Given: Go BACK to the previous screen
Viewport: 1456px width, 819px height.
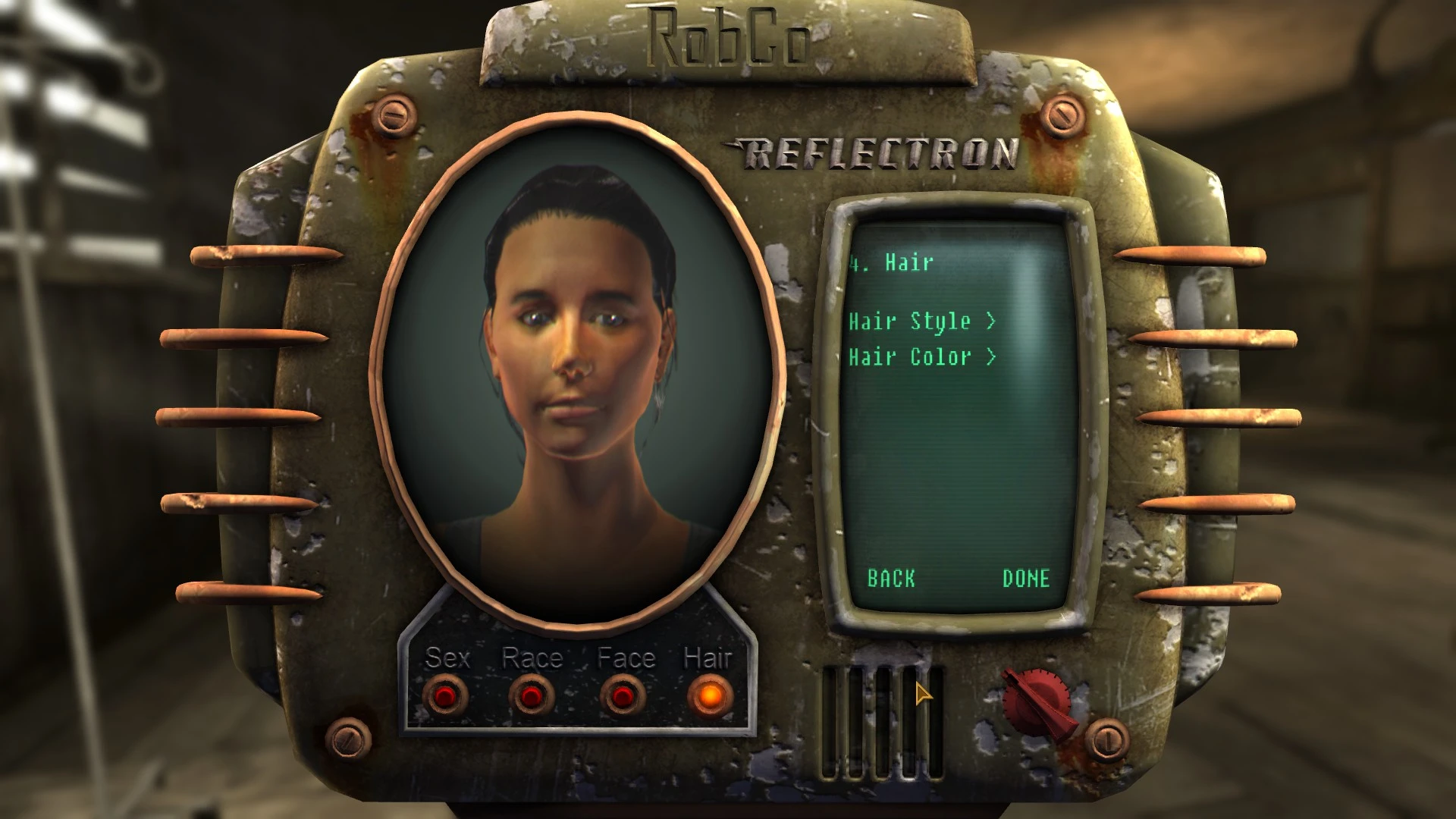Looking at the screenshot, I should (891, 579).
